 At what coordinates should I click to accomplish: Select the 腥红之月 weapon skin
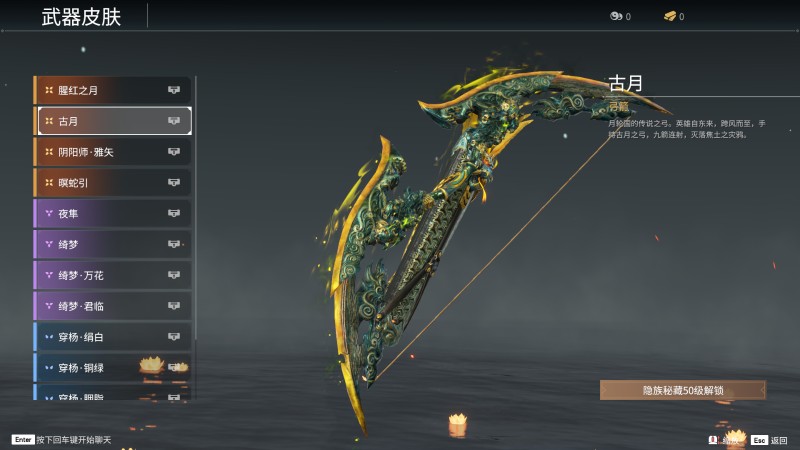pos(112,90)
